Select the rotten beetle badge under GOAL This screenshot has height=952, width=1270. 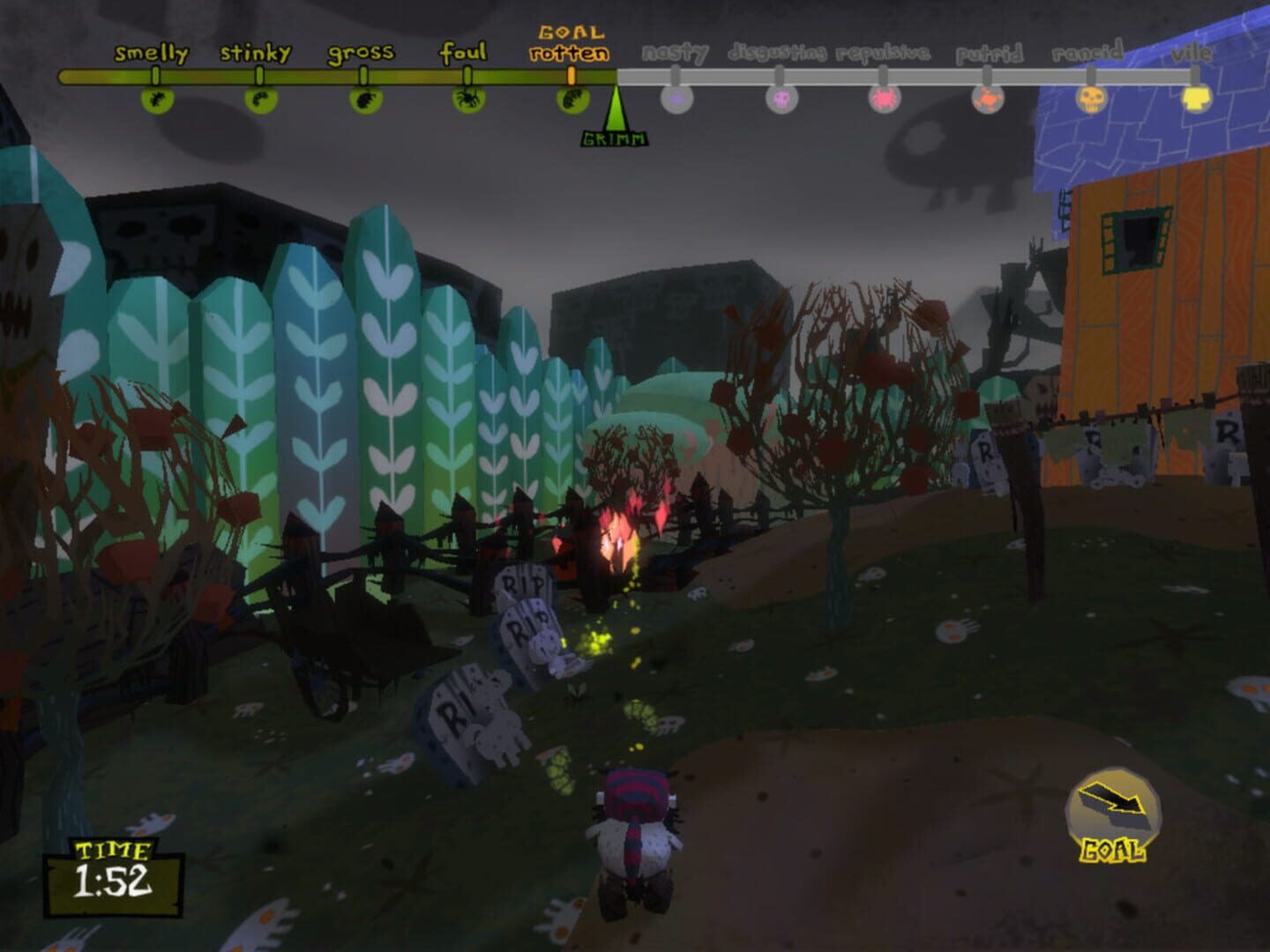(x=571, y=100)
